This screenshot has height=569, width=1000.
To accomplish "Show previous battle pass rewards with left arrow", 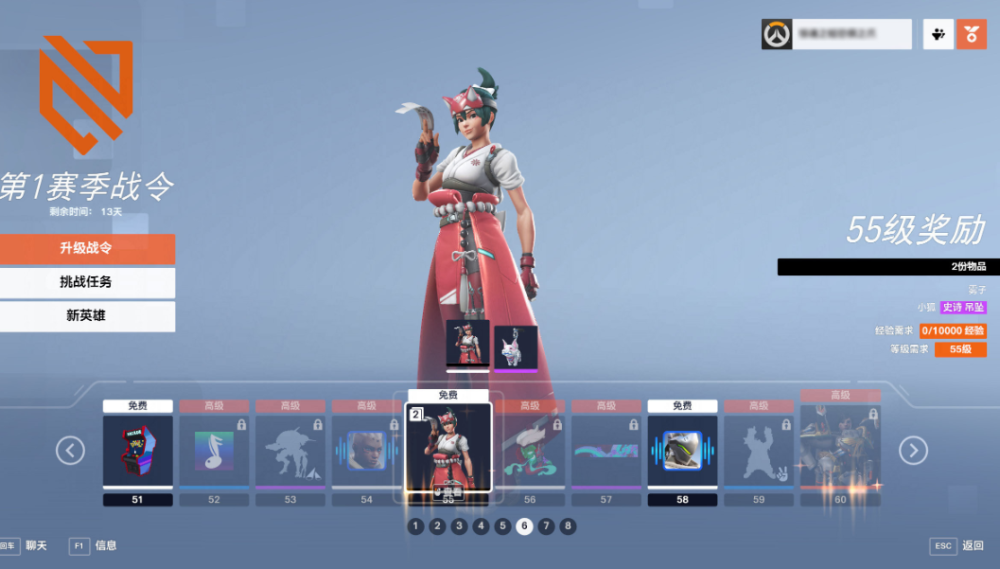I will point(70,451).
